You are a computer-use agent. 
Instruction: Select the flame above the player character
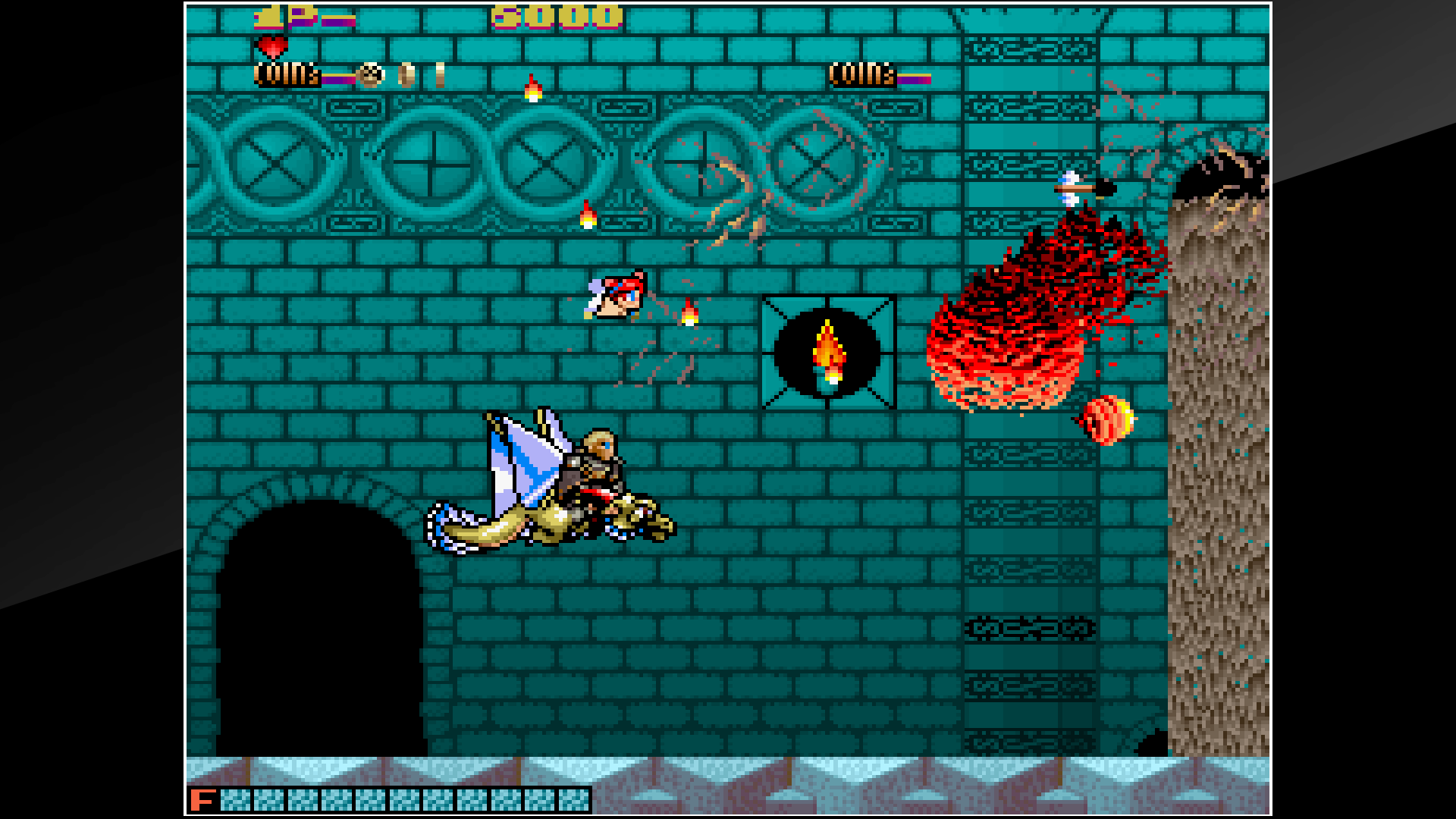[687, 312]
